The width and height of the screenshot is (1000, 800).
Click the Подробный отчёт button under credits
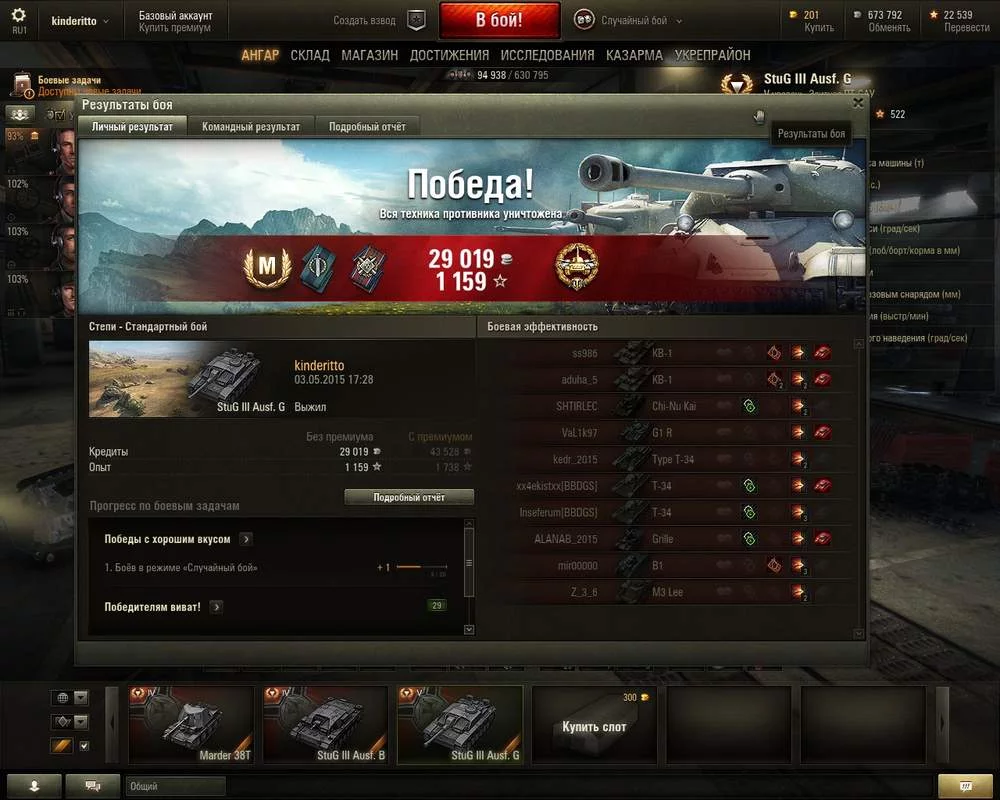click(409, 497)
